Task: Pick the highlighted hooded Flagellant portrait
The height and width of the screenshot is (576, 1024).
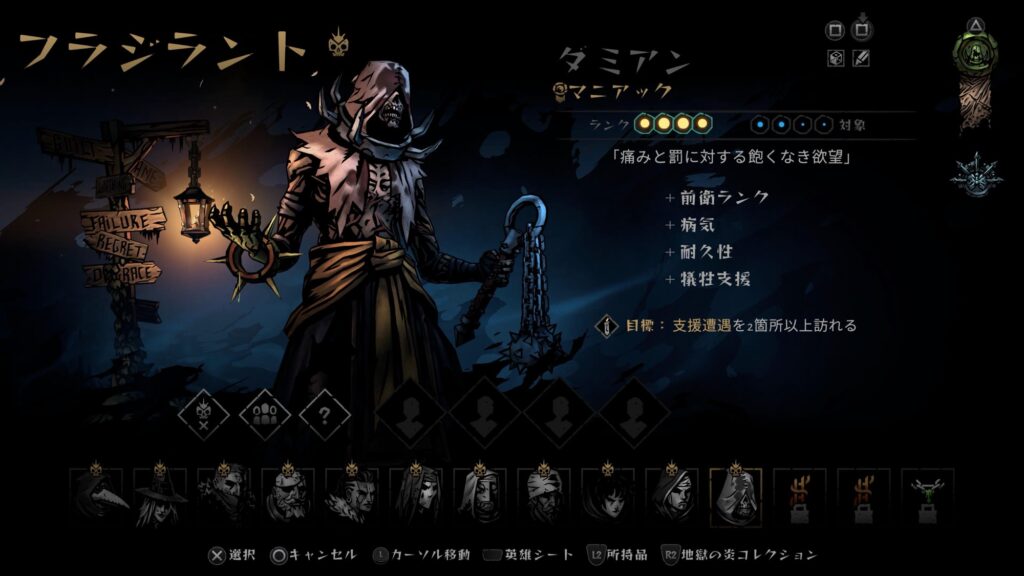Action: 735,495
